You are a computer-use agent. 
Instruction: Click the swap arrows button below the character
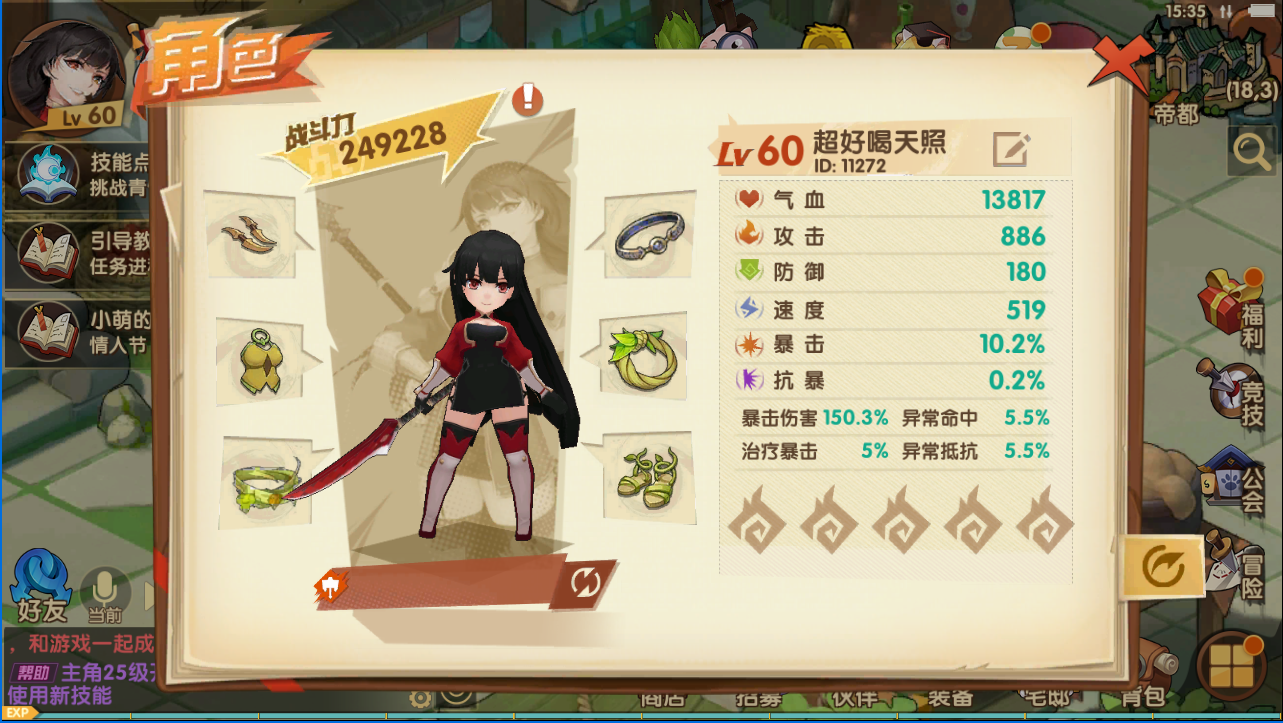(585, 582)
